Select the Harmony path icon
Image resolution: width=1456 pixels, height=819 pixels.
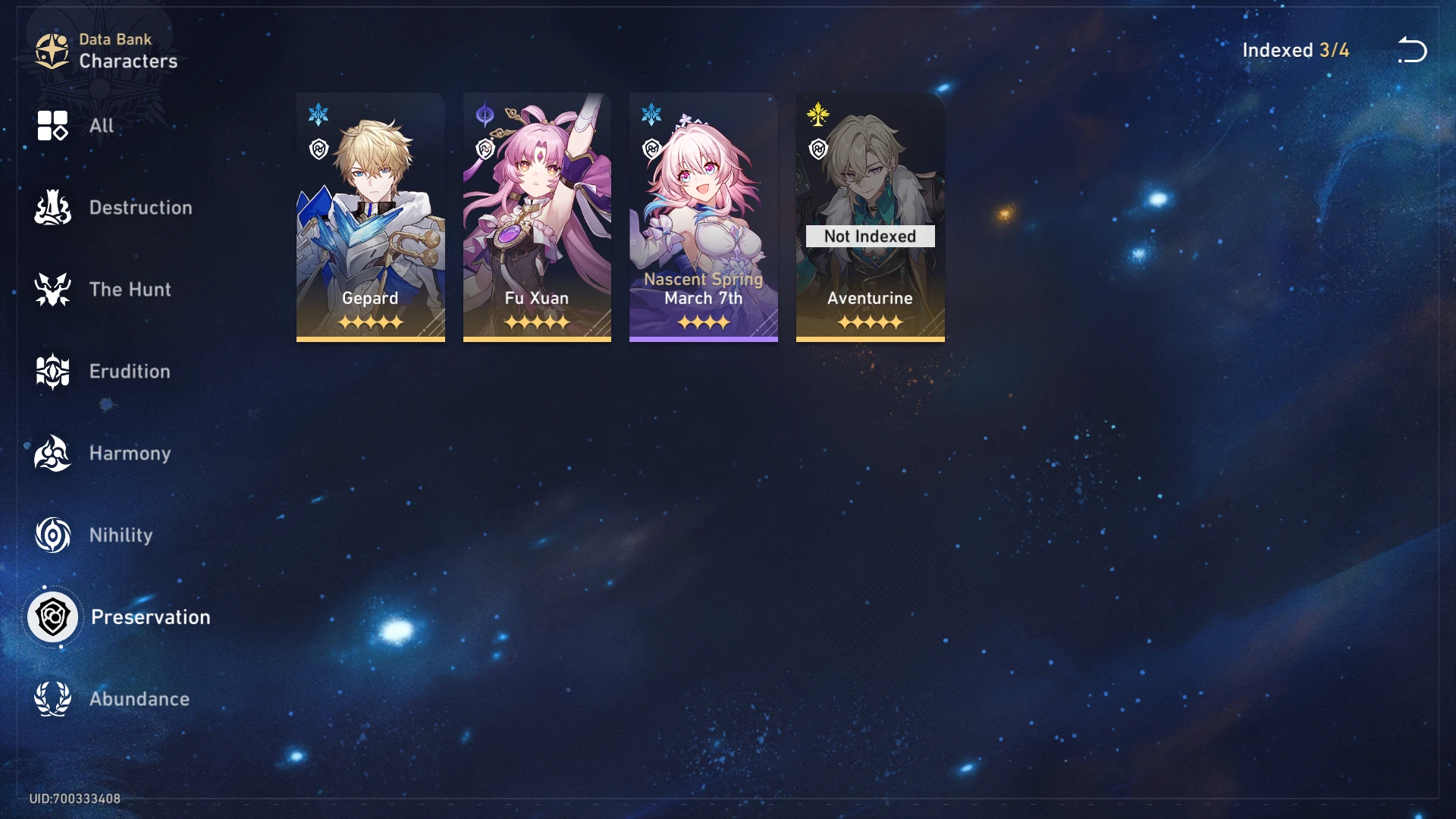coord(52,453)
